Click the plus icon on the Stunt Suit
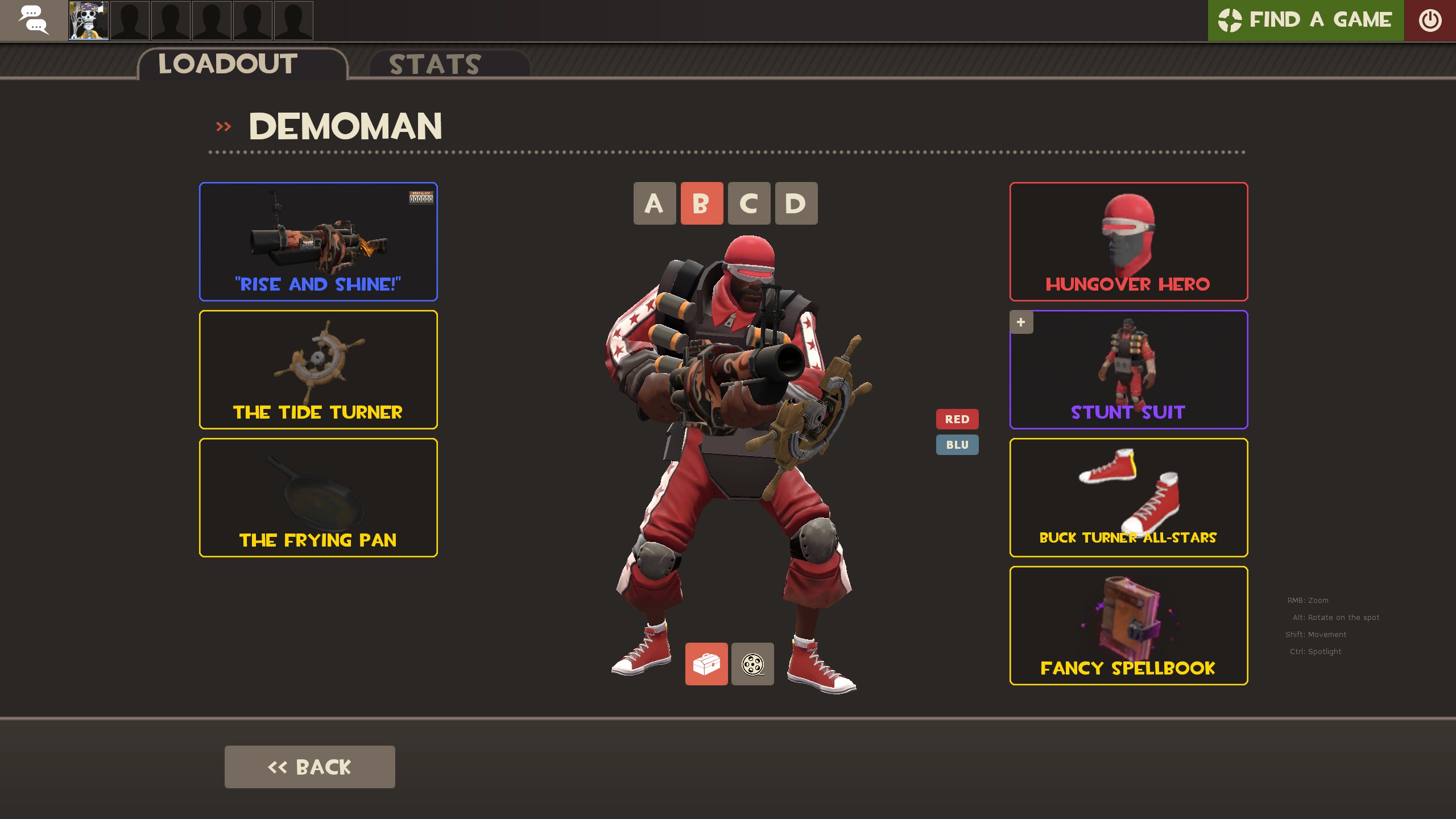Viewport: 1456px width, 819px height. [1021, 322]
